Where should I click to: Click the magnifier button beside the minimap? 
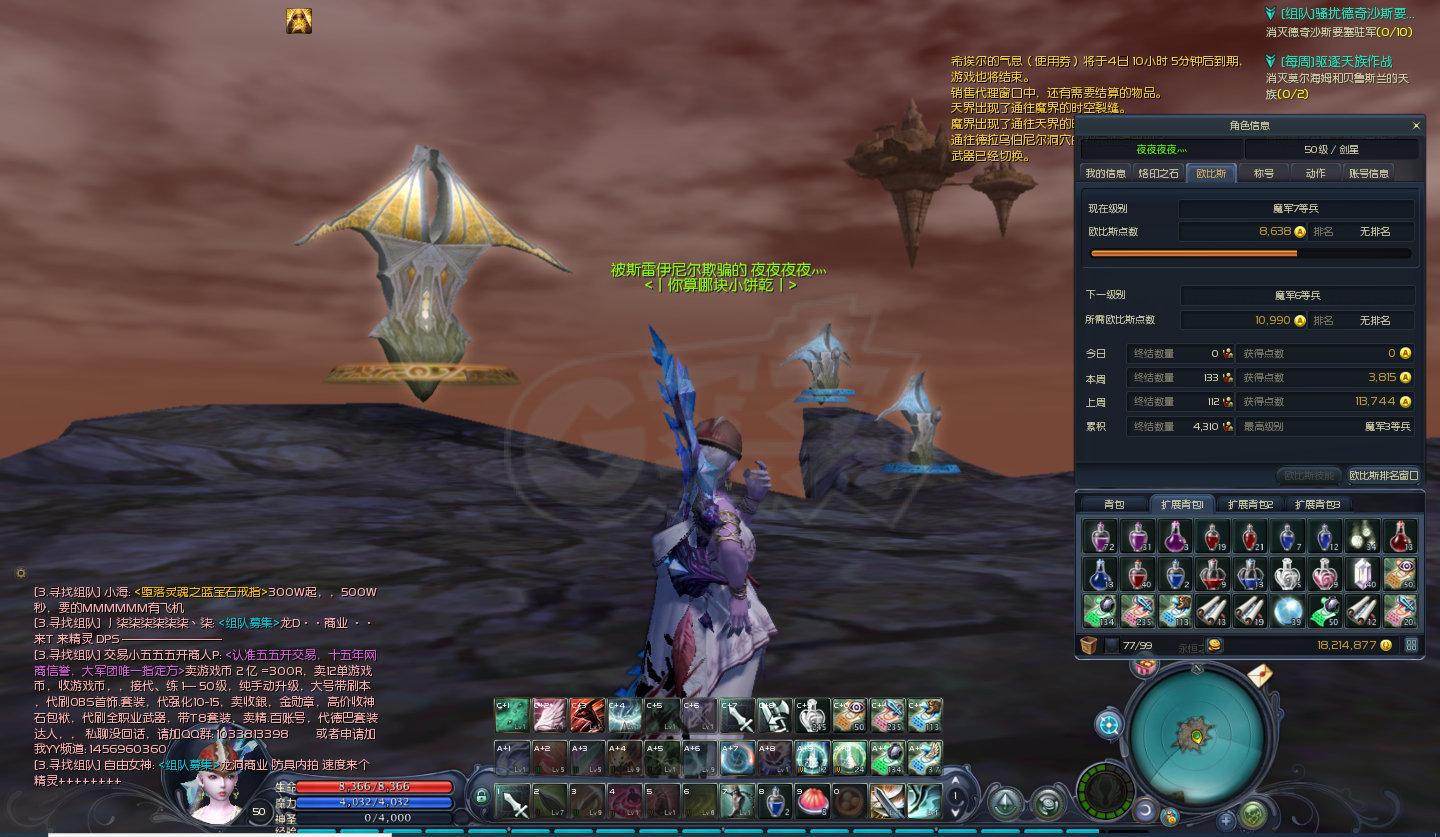click(x=1109, y=724)
